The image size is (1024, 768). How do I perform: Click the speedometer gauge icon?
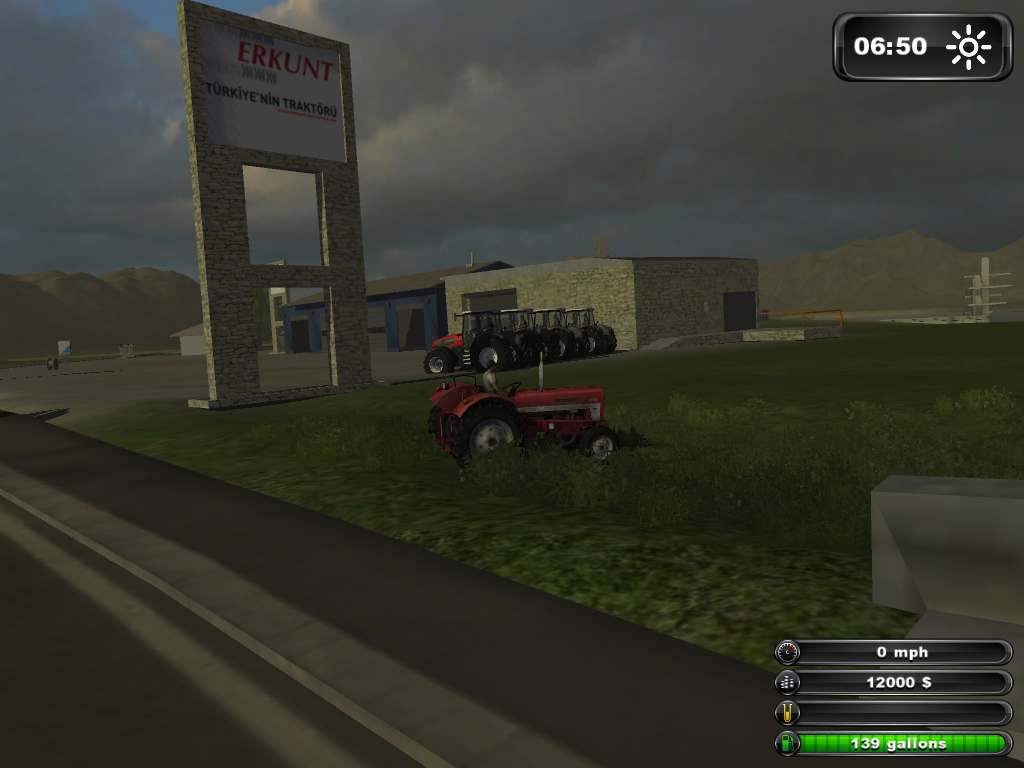[788, 653]
